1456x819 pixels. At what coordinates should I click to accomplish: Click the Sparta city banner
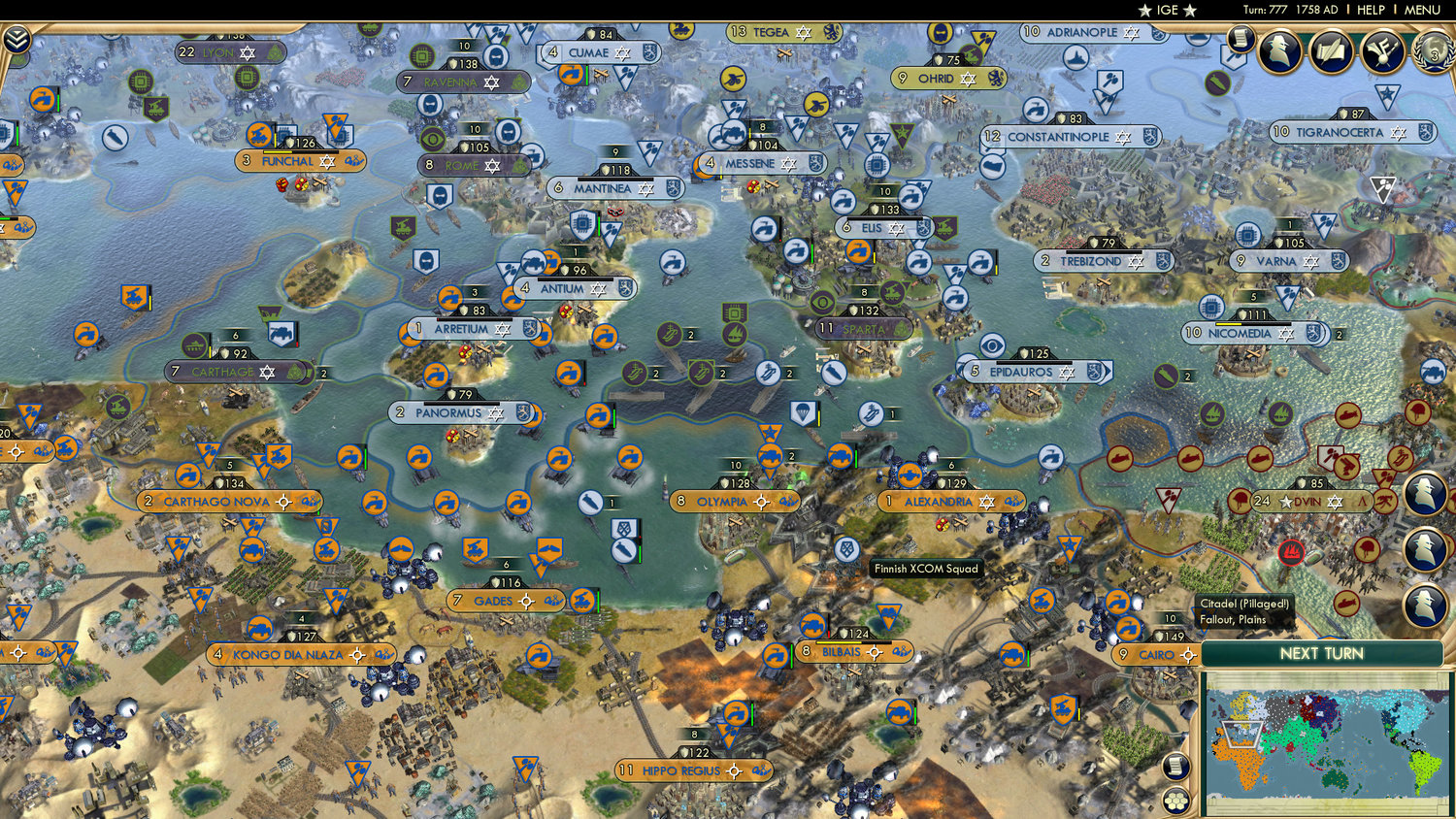862,328
